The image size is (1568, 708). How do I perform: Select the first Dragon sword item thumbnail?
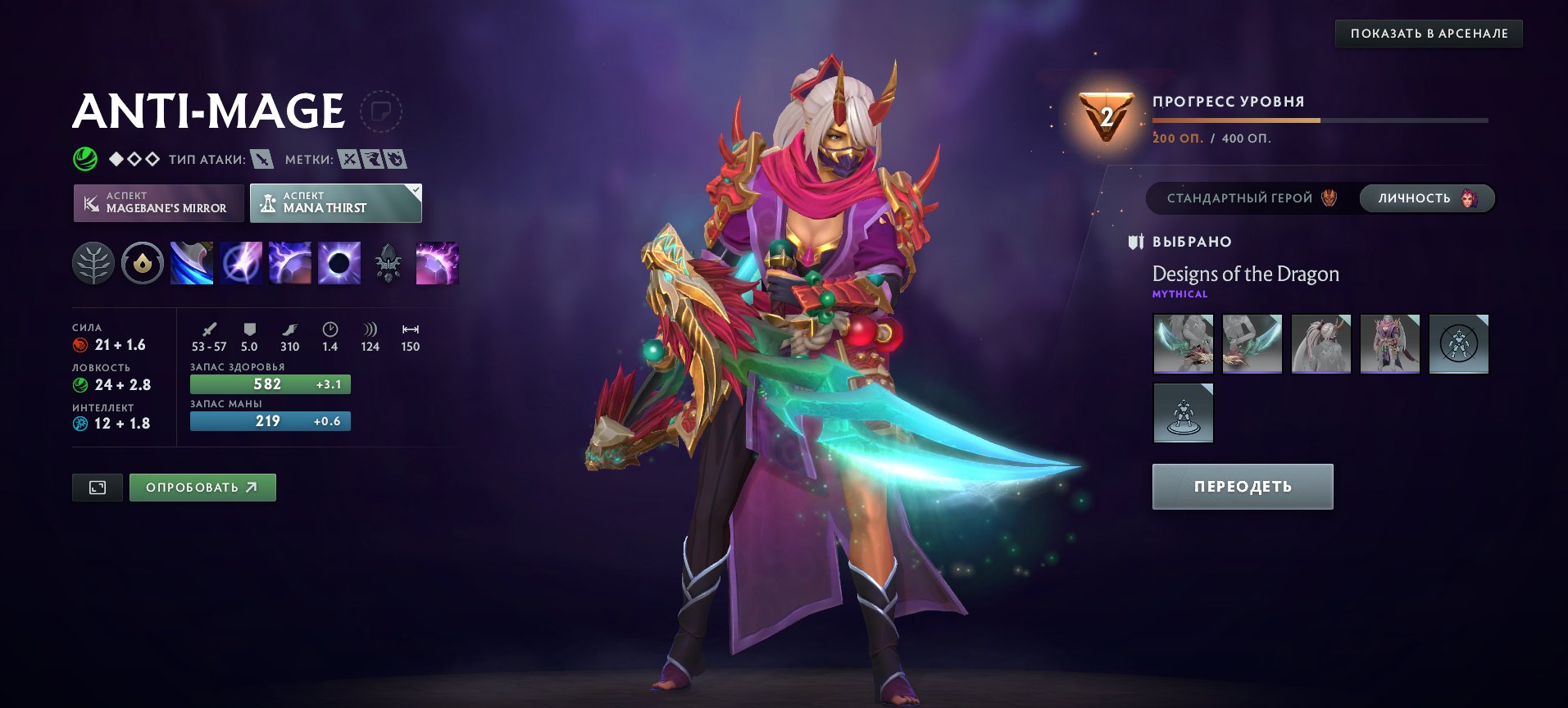click(x=1184, y=344)
